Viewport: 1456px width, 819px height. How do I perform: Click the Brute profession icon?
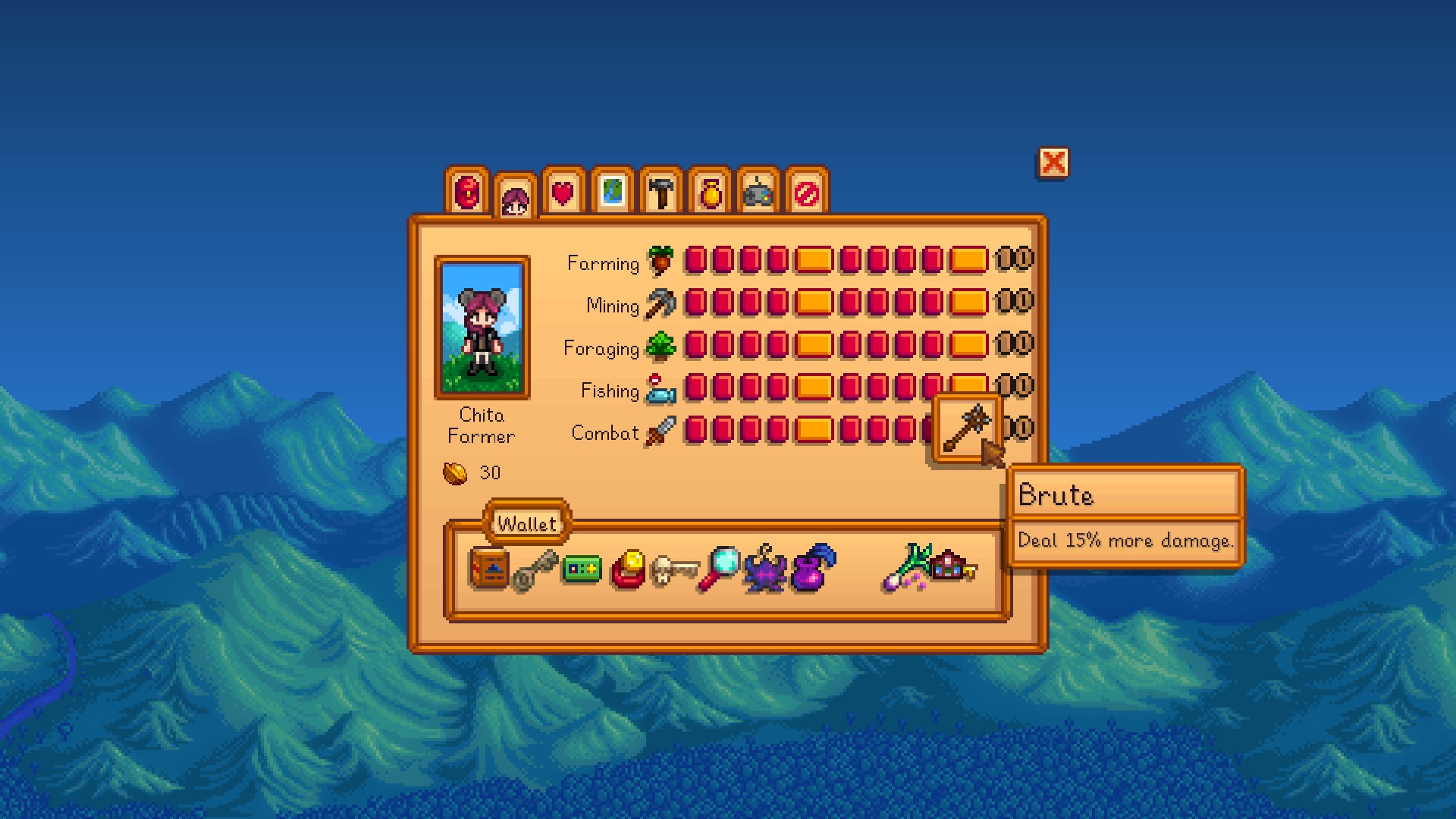pos(966,429)
